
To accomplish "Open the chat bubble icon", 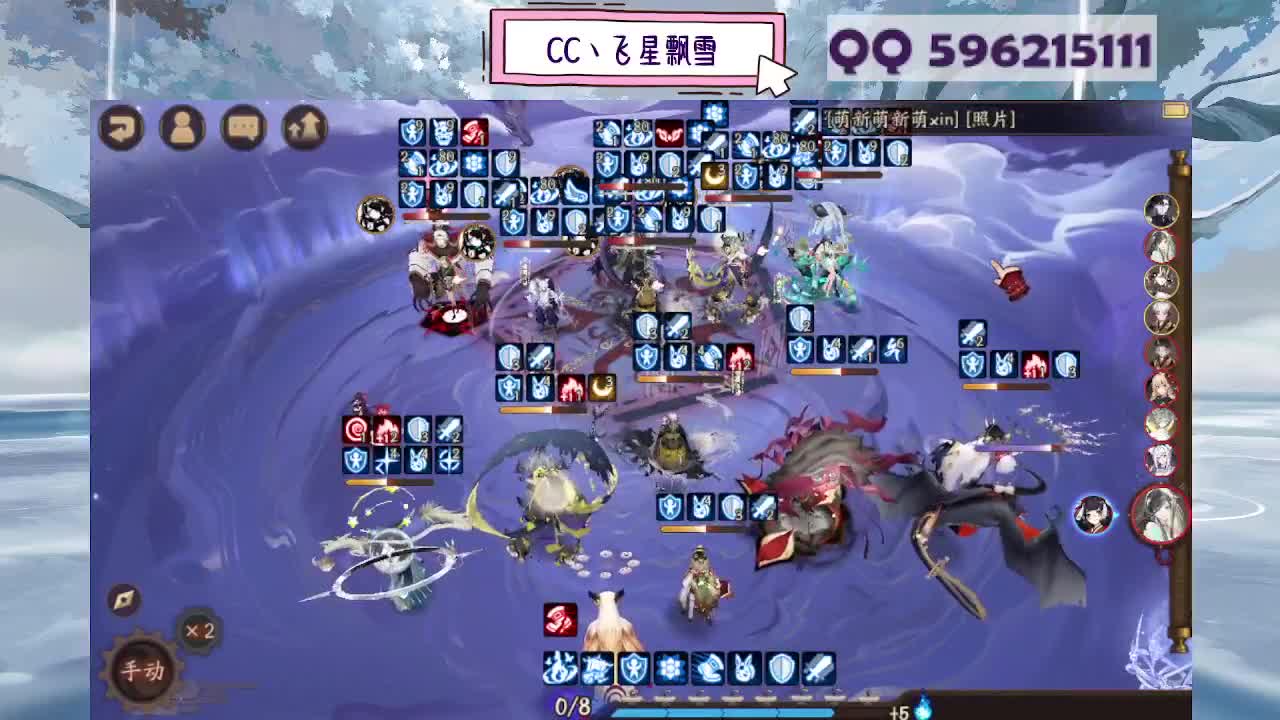I will tap(243, 127).
